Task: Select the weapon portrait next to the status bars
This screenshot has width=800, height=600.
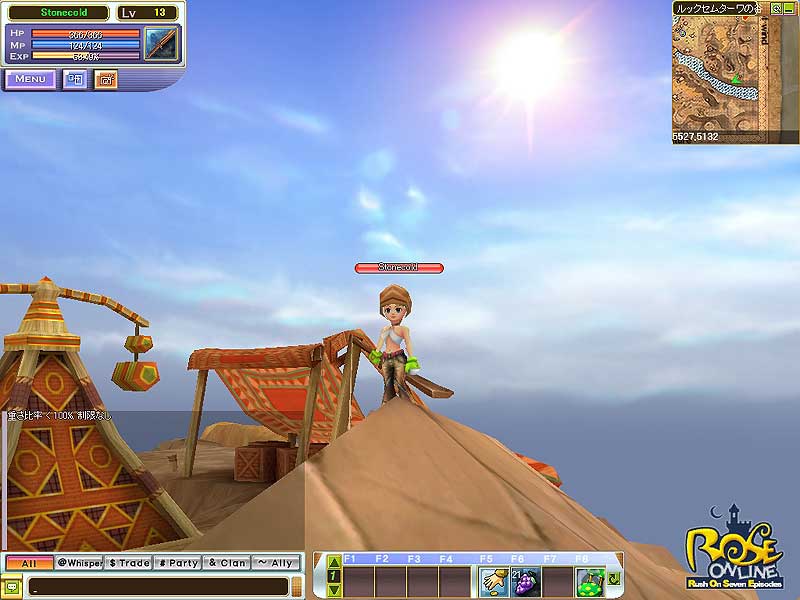Action: [x=160, y=44]
